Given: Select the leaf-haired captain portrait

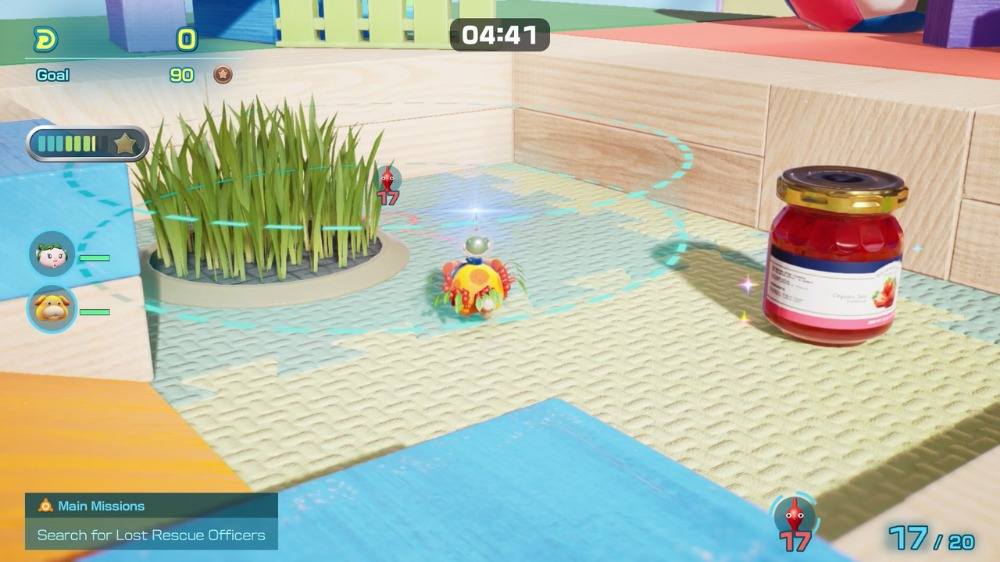Looking at the screenshot, I should pyautogui.click(x=52, y=255).
